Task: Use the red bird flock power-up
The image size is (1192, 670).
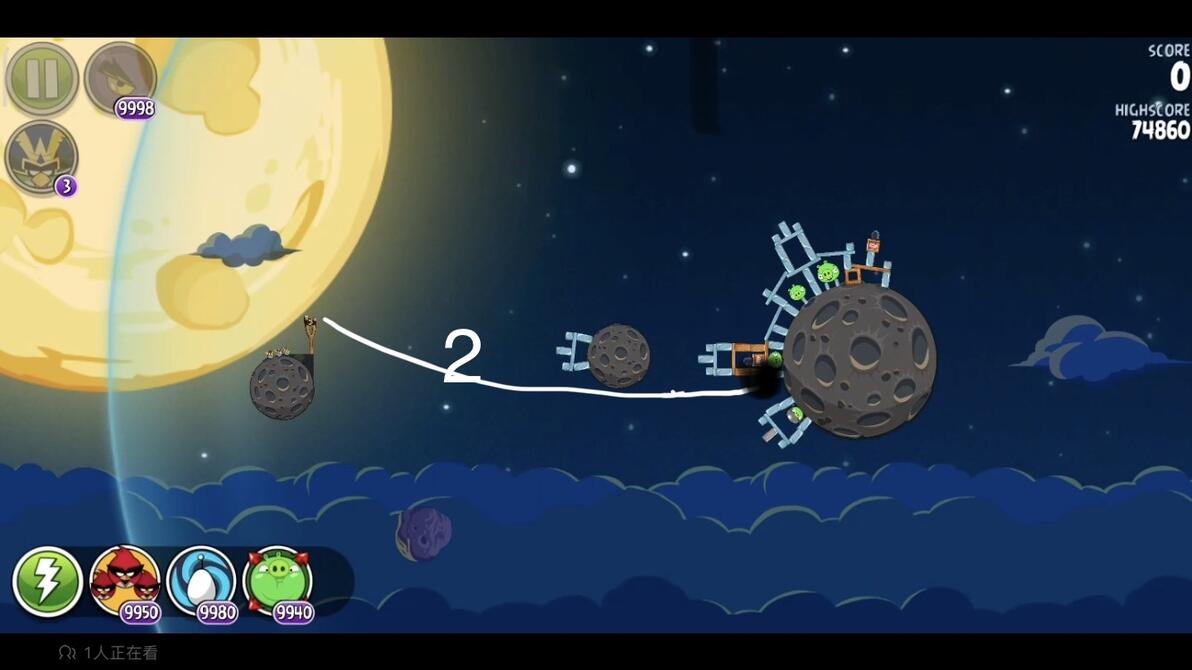Action: click(125, 581)
